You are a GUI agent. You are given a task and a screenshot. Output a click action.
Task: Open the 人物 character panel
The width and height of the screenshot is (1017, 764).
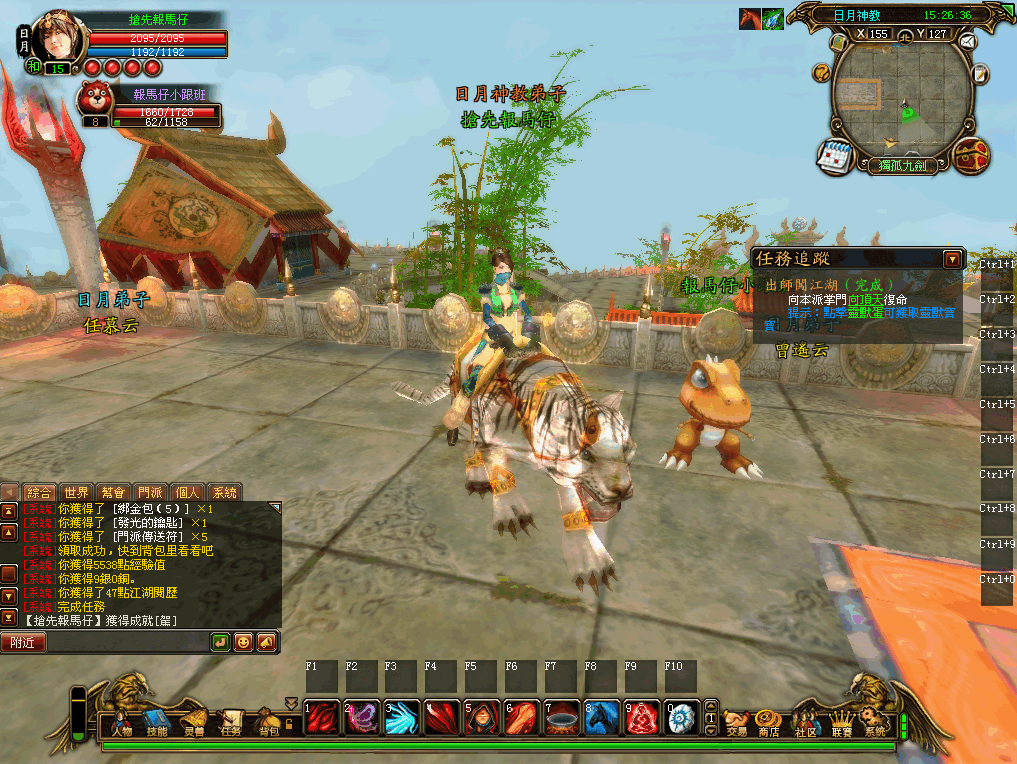[x=121, y=721]
